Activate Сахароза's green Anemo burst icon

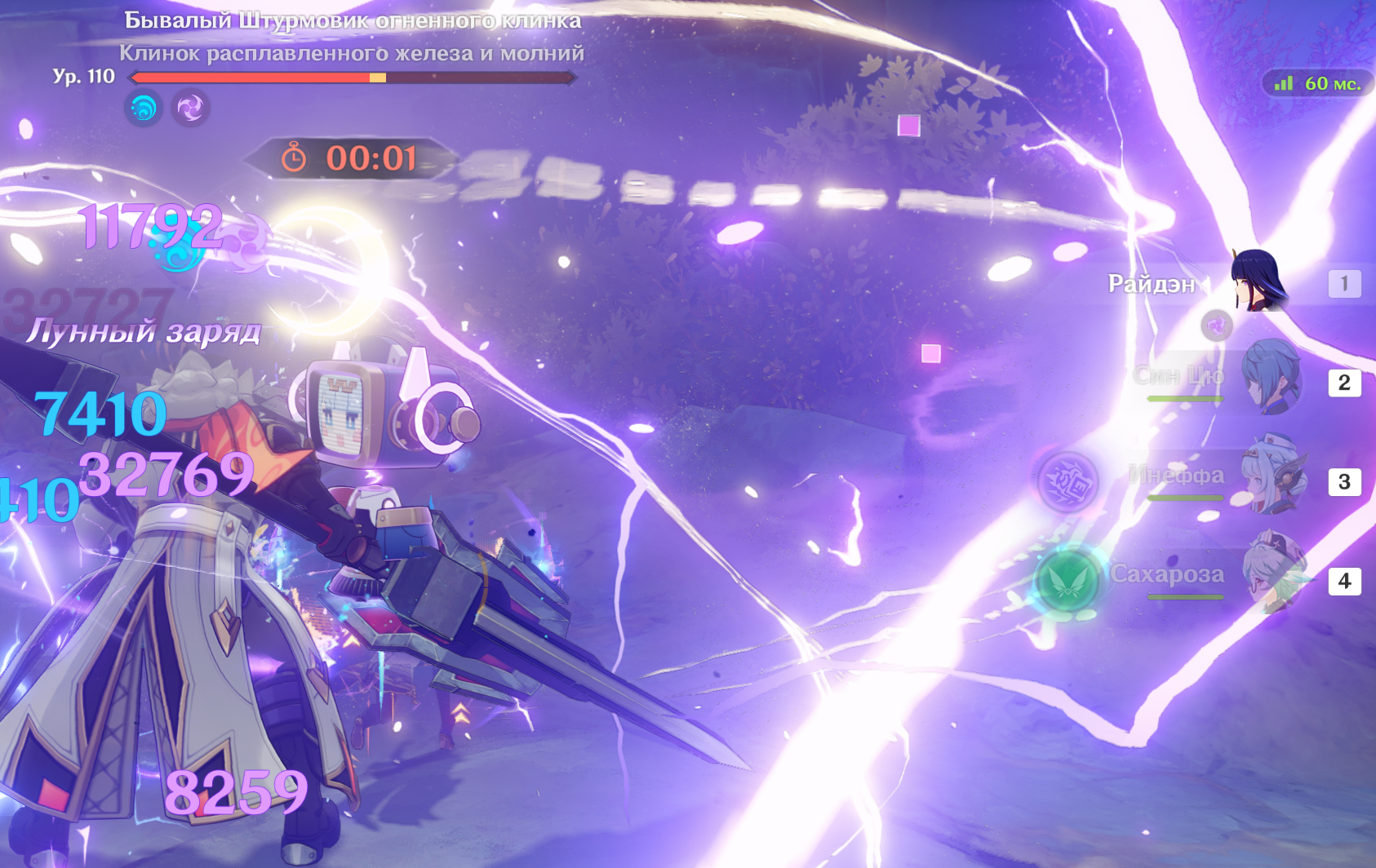click(1066, 581)
